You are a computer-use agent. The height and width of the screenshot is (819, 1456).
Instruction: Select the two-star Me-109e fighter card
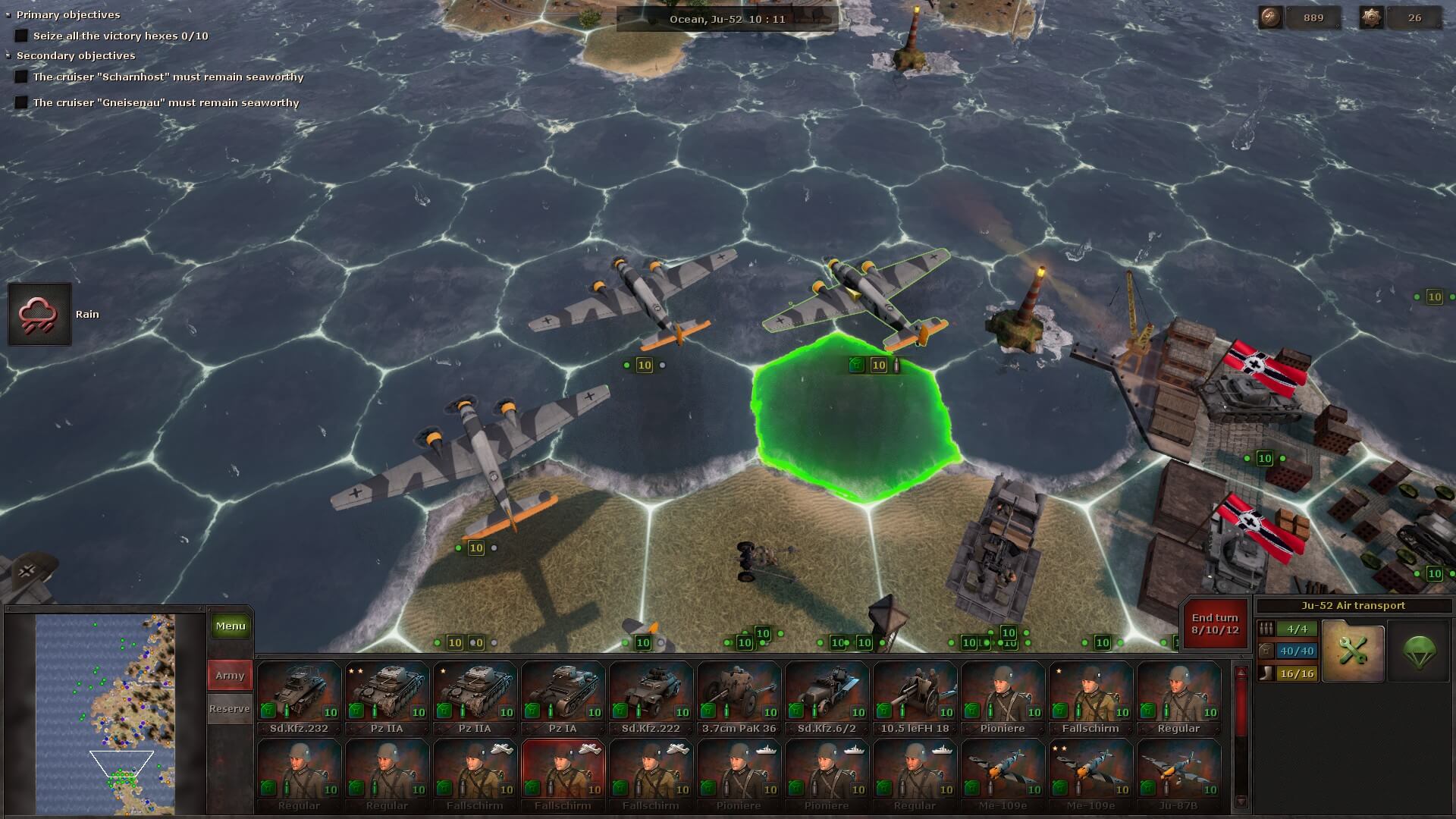pyautogui.click(x=1090, y=773)
